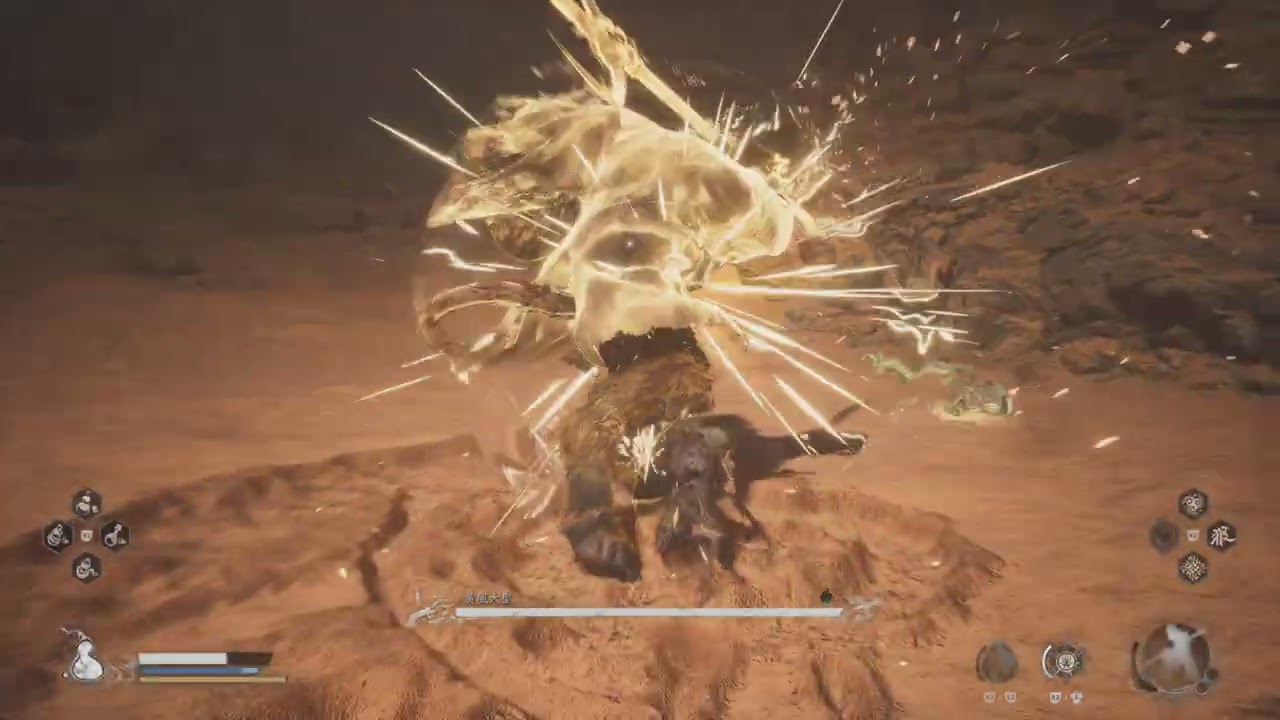The width and height of the screenshot is (1280, 720).
Task: Cast the knot-pattern spell
Action: [1192, 568]
